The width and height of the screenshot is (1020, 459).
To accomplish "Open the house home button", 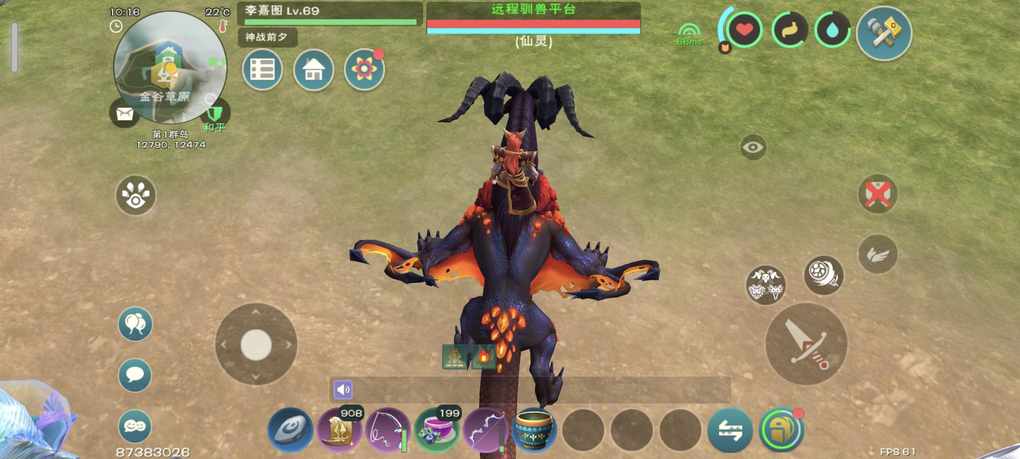I will click(313, 70).
